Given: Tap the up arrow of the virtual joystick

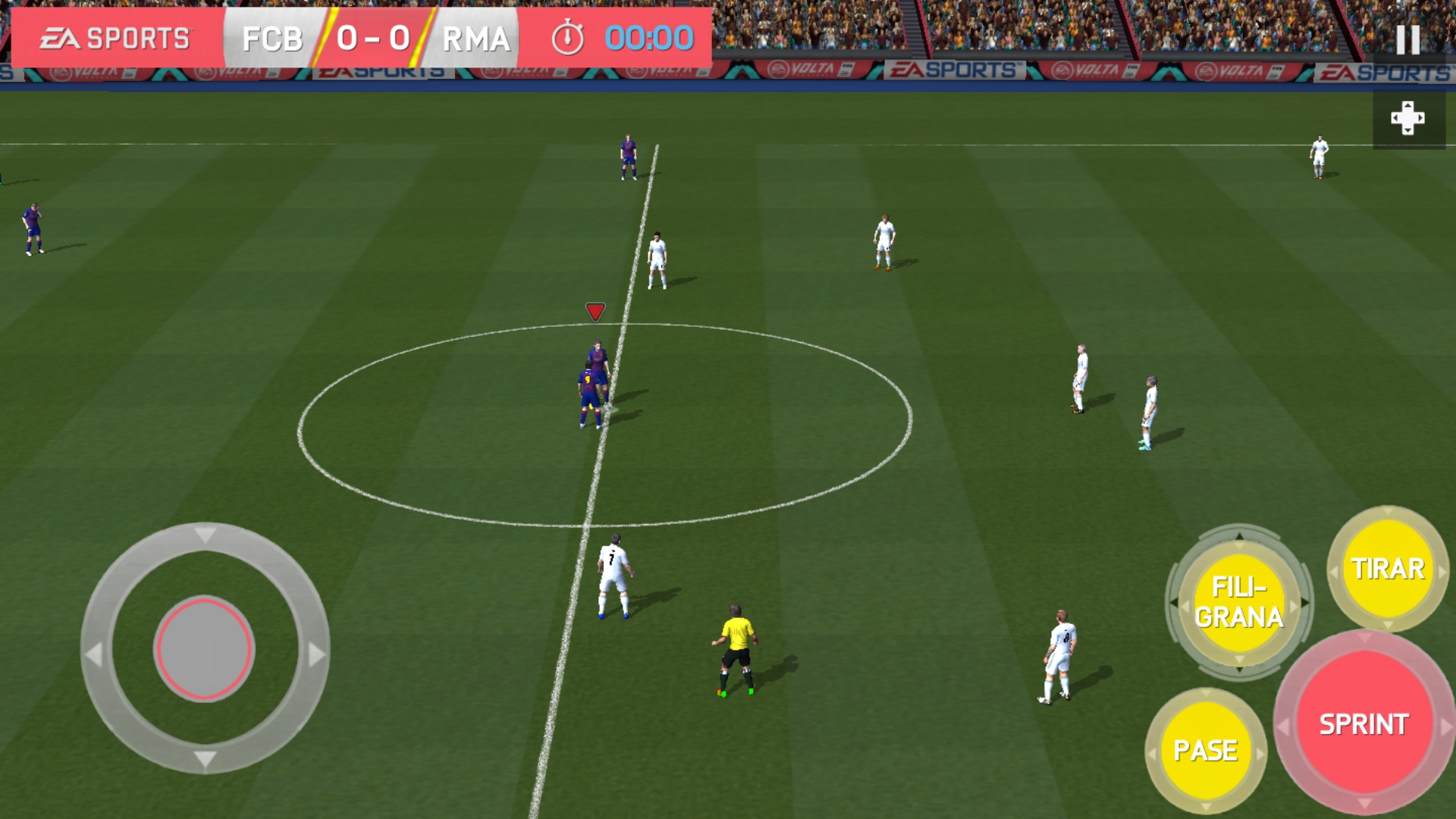Looking at the screenshot, I should point(205,533).
